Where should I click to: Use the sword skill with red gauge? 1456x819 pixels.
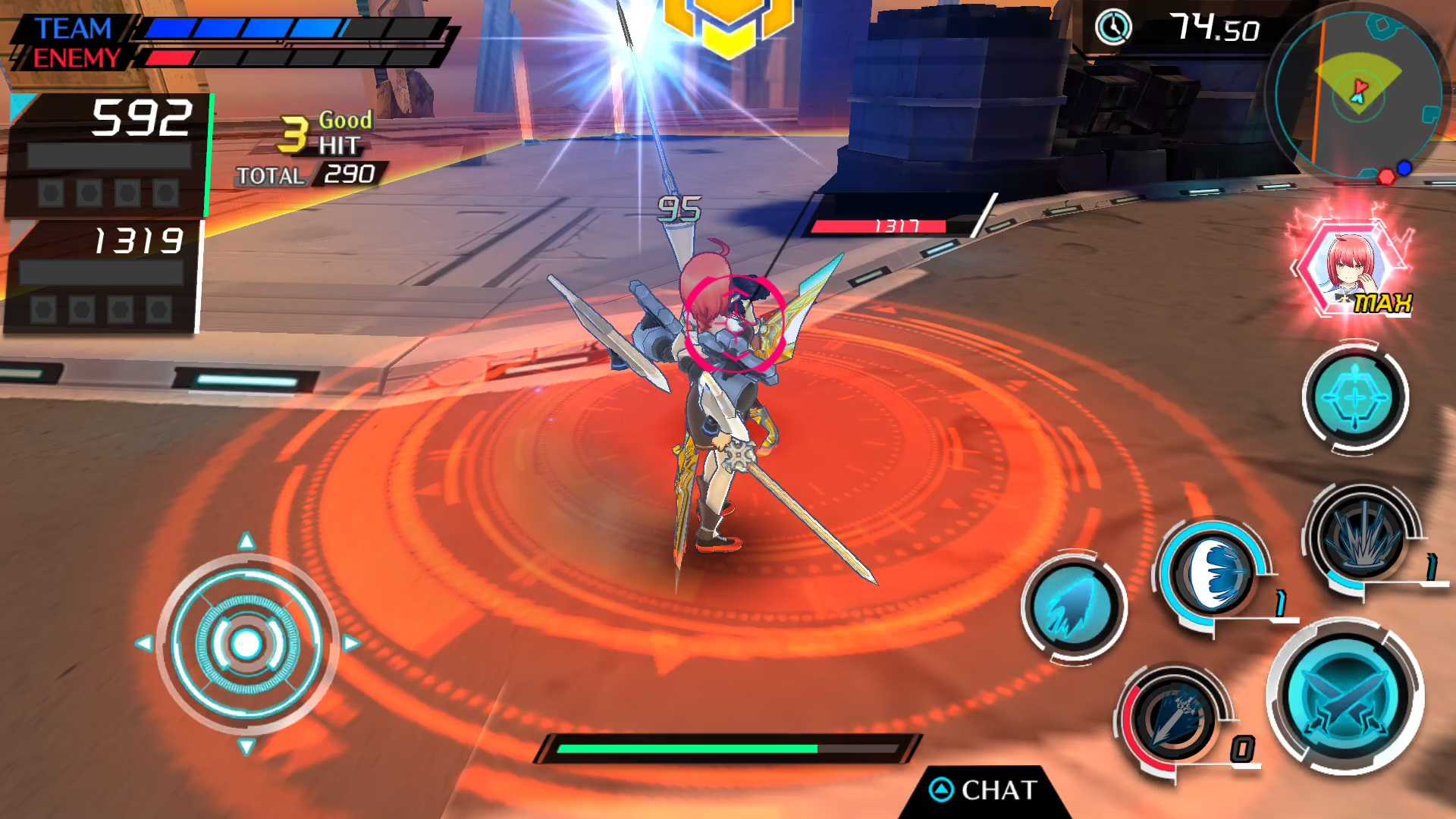pos(1175,719)
